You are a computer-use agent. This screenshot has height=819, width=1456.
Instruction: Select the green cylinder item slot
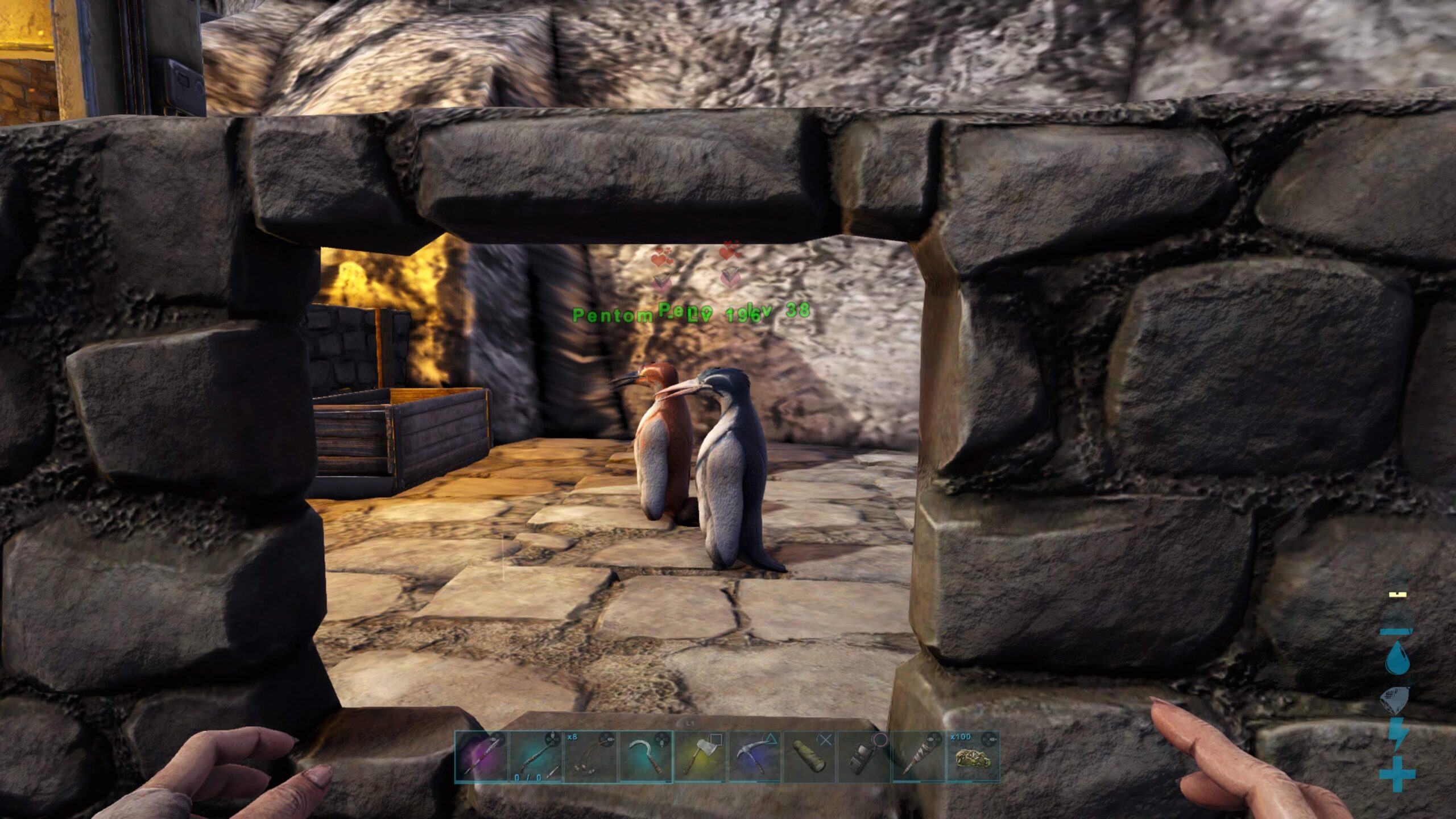coord(809,756)
